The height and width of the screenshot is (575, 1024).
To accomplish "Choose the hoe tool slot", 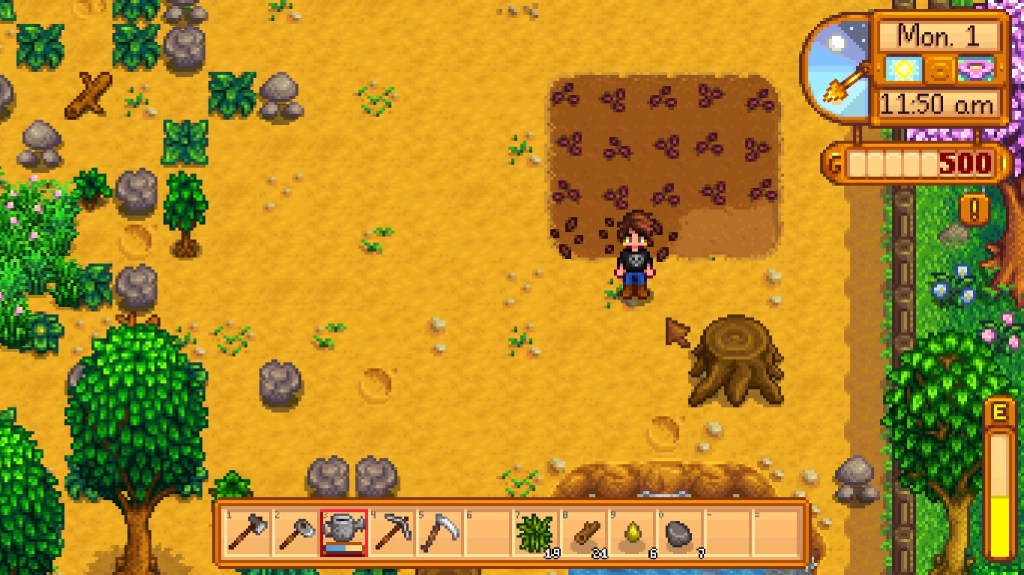I will pyautogui.click(x=294, y=533).
